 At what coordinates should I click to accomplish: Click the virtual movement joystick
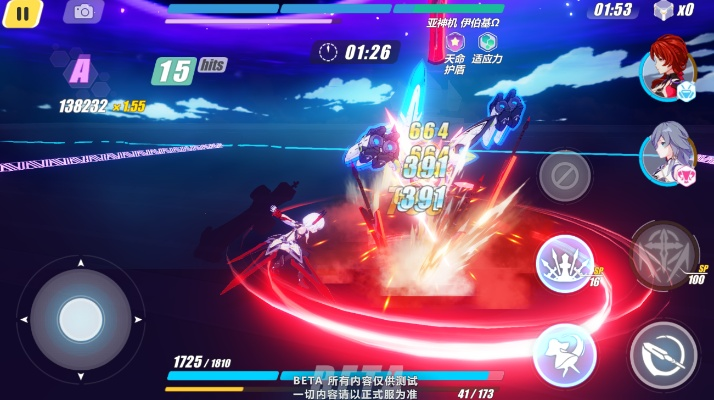[80, 320]
